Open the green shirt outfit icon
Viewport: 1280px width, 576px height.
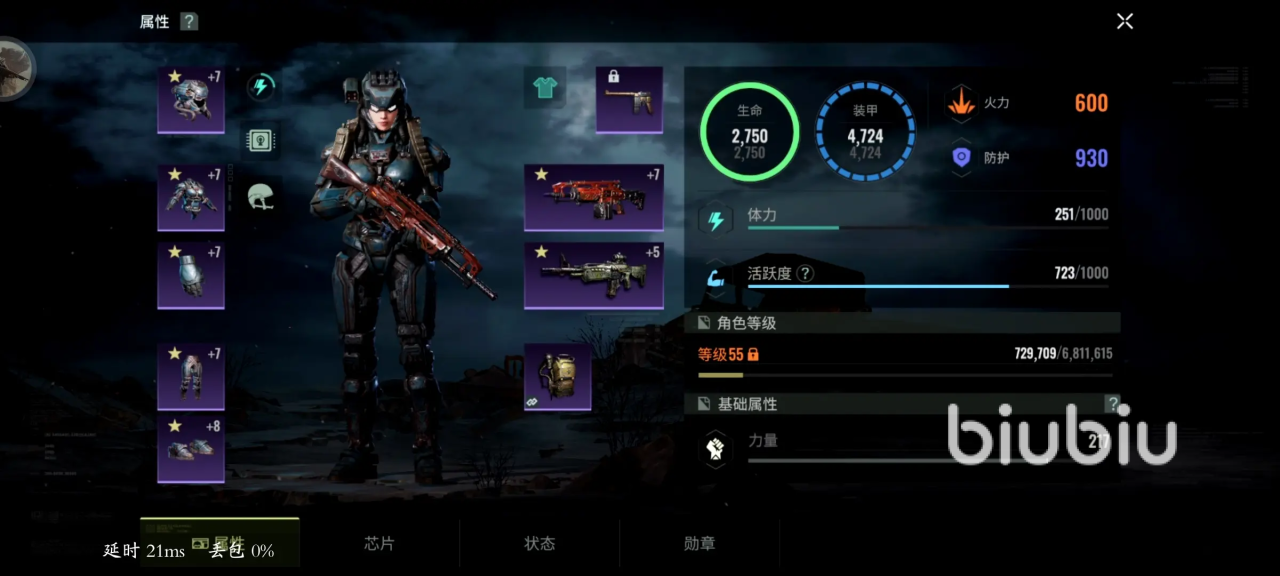click(545, 88)
